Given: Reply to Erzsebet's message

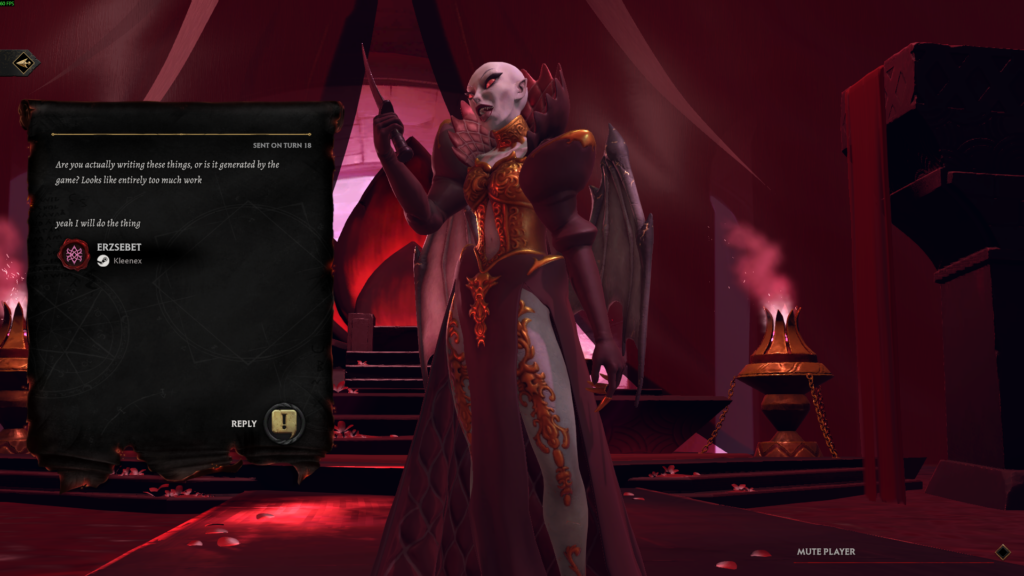Looking at the screenshot, I should [x=284, y=423].
